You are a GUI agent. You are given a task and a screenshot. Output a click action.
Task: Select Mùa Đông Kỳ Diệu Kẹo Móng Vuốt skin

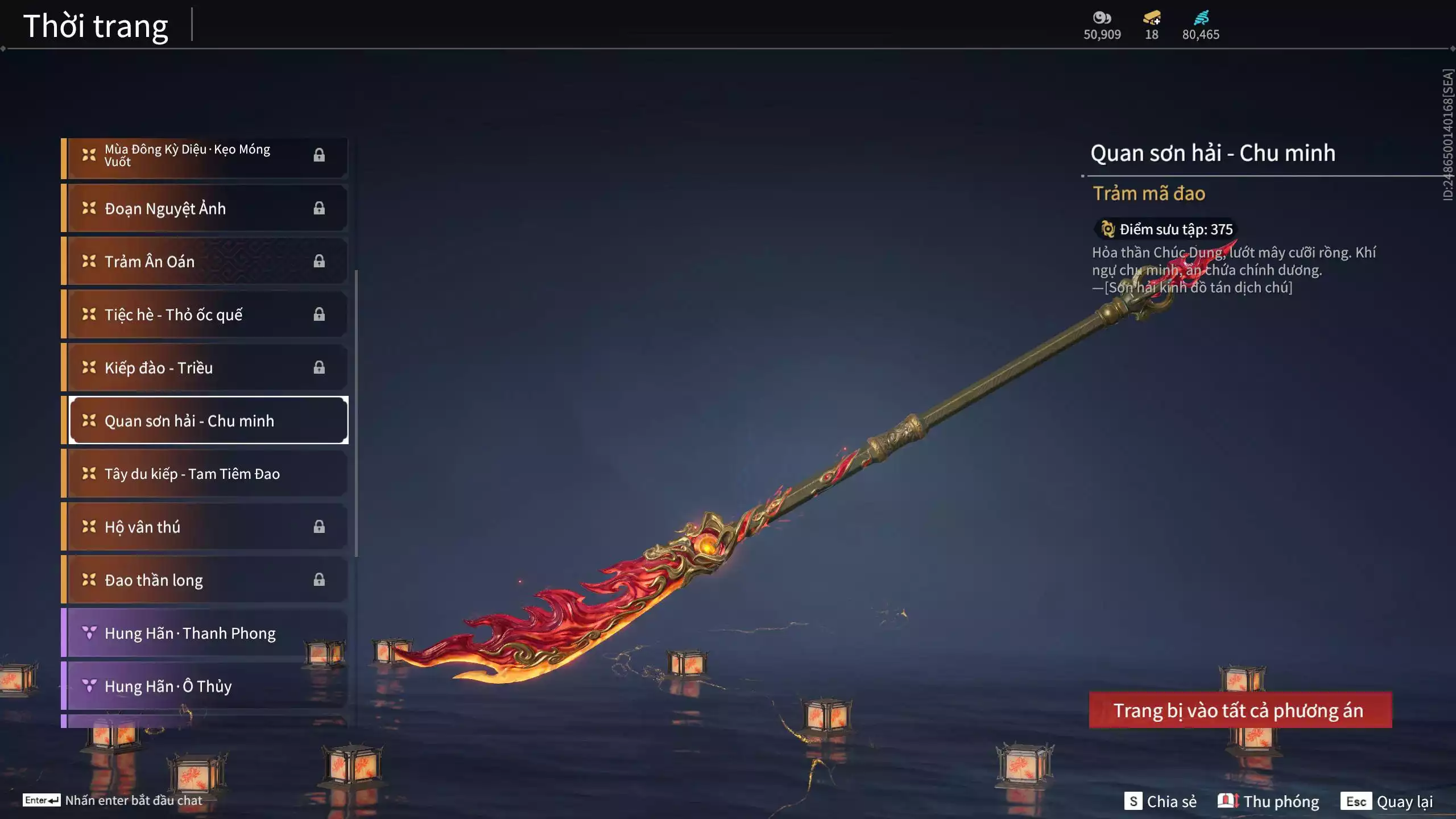[205, 155]
